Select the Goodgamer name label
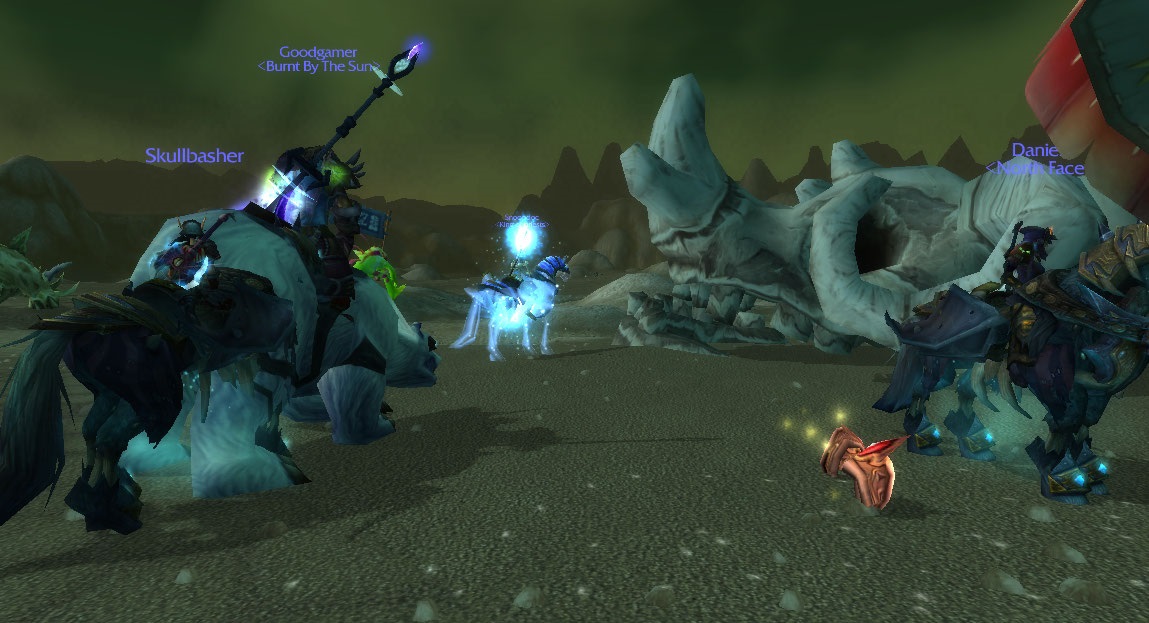The height and width of the screenshot is (623, 1149). [x=318, y=52]
